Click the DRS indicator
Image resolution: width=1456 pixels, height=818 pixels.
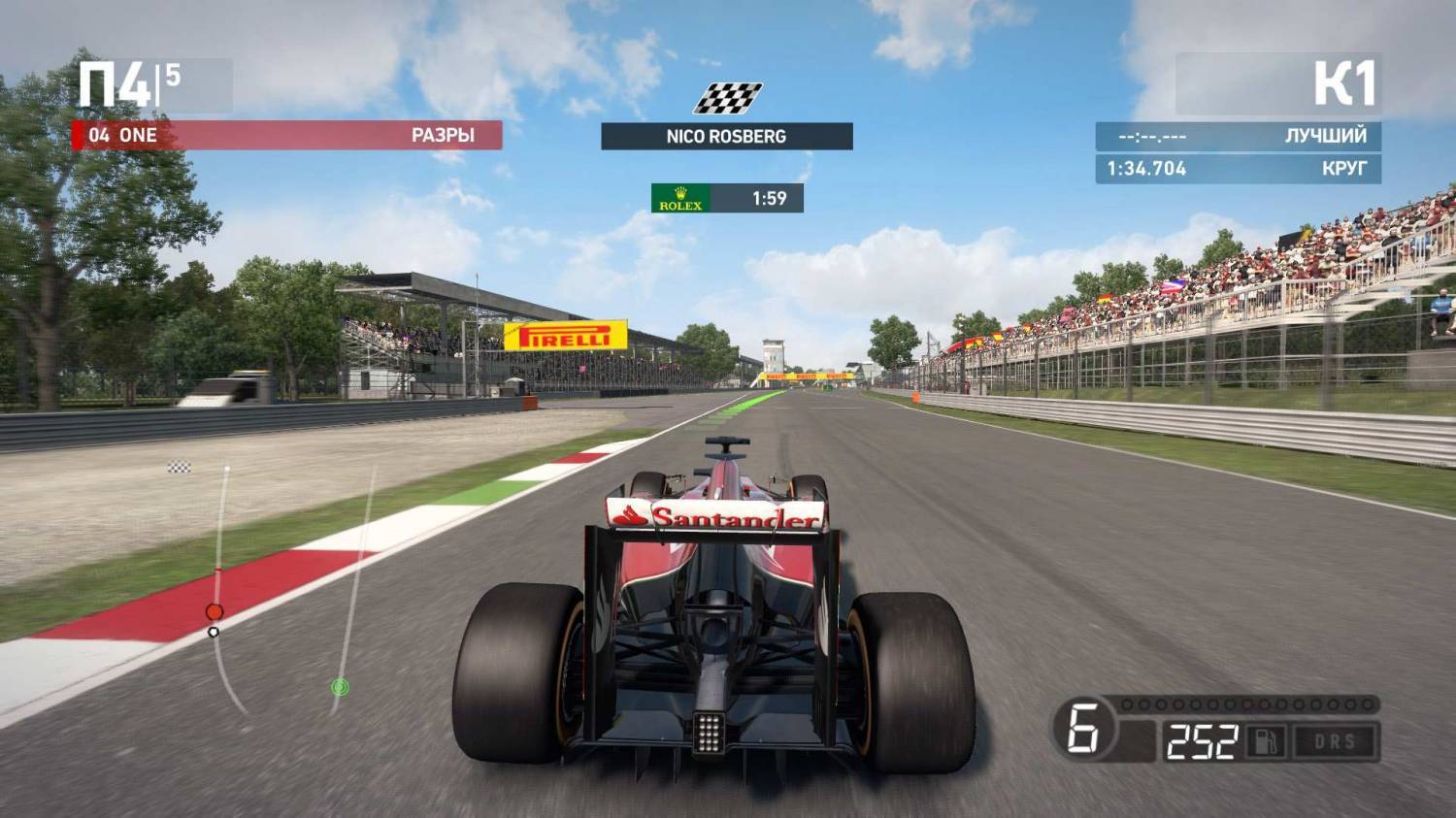pos(1335,742)
